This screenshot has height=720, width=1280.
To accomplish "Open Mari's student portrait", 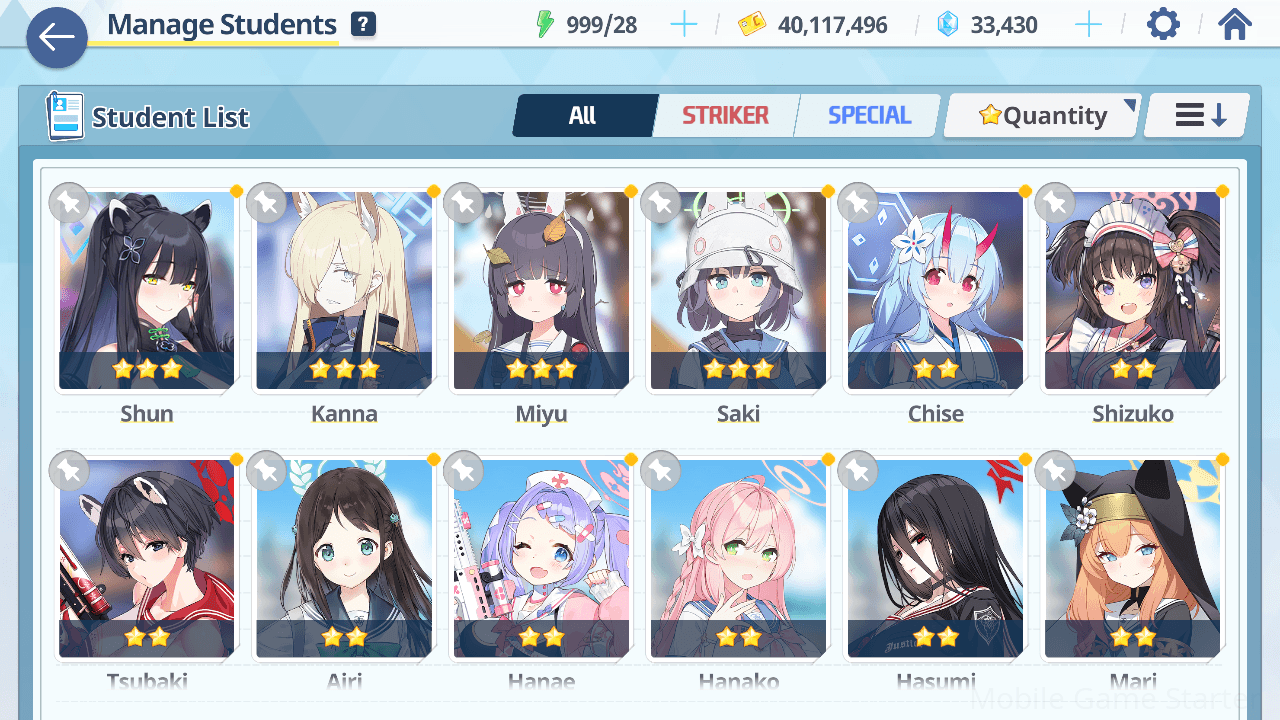I will 1132,558.
